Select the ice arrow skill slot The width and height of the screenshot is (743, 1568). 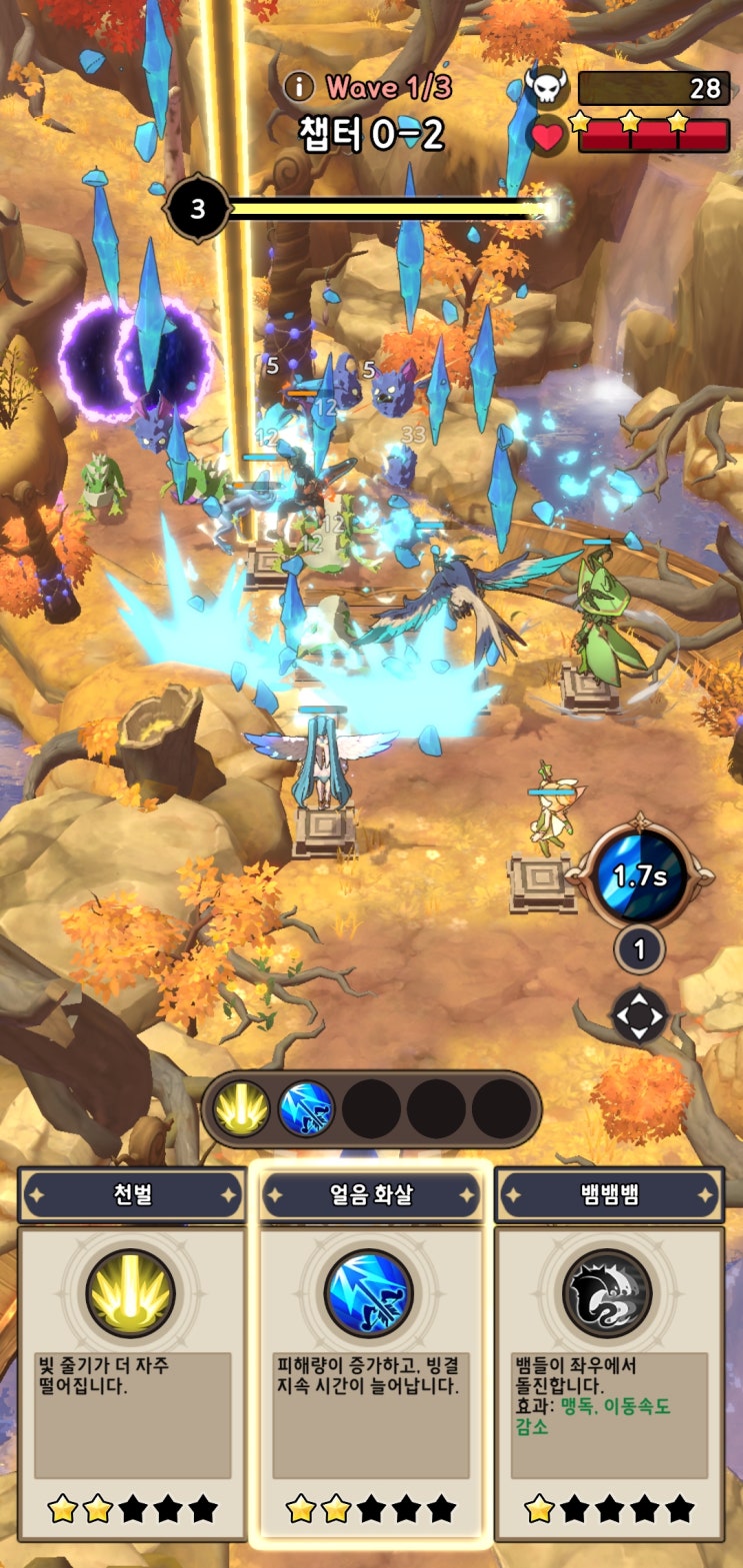(x=306, y=1109)
